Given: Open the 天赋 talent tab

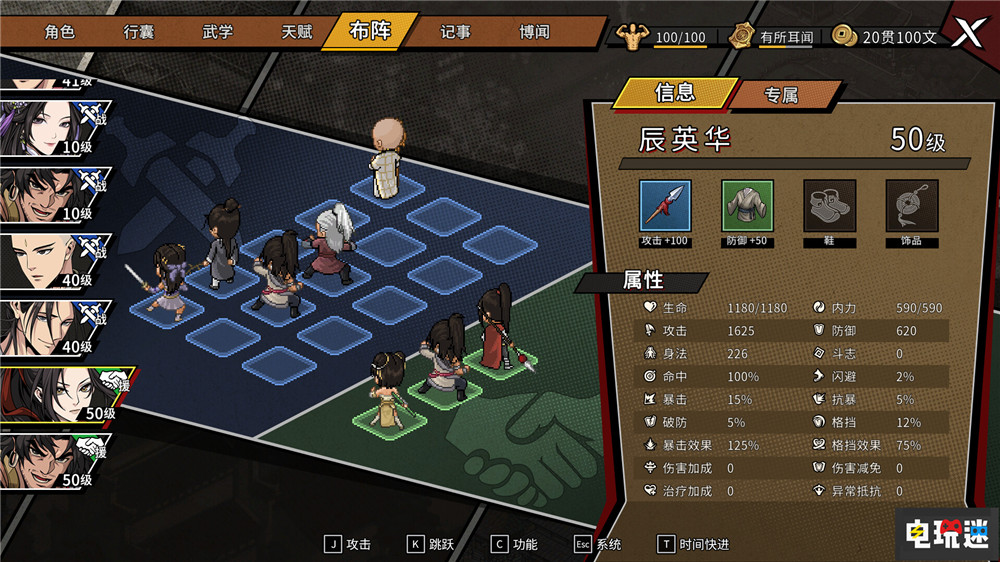Looking at the screenshot, I should point(296,32).
